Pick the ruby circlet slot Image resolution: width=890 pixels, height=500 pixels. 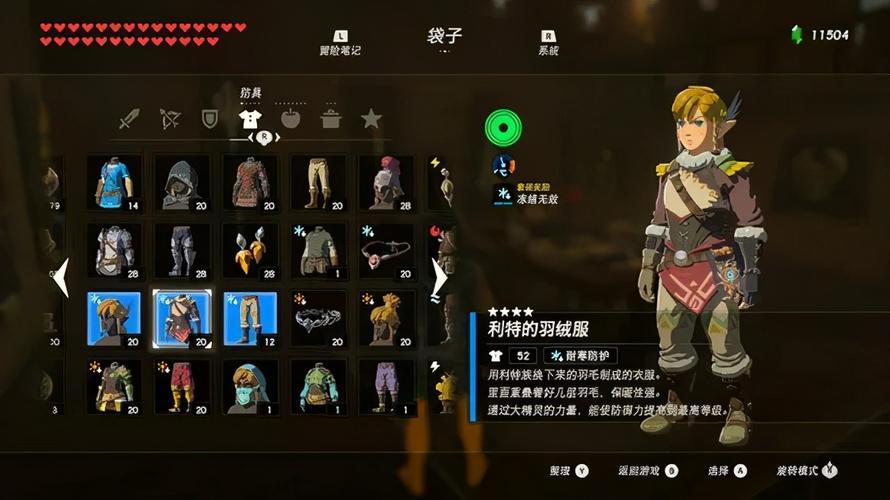386,251
